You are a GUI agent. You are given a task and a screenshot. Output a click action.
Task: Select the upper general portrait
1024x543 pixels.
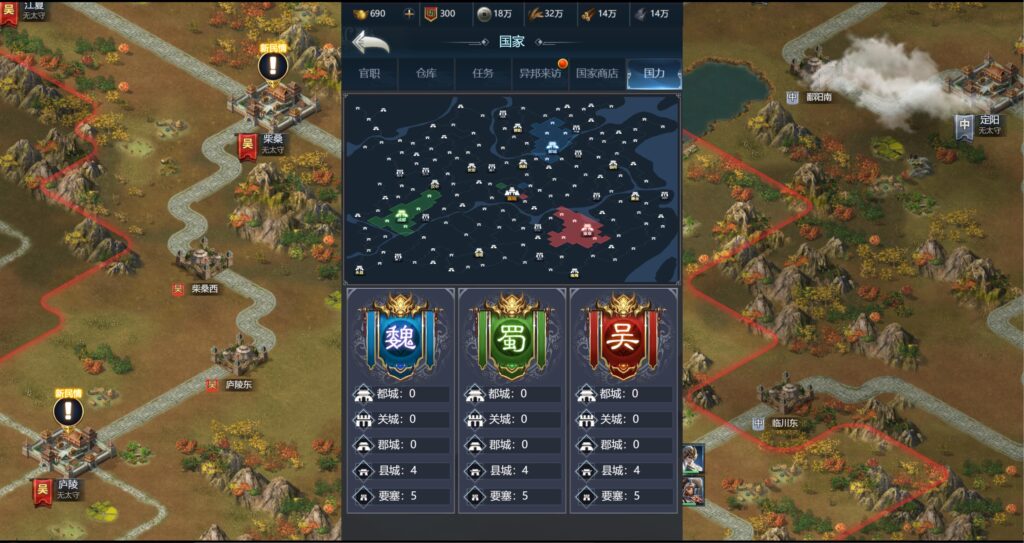pyautogui.click(x=693, y=458)
